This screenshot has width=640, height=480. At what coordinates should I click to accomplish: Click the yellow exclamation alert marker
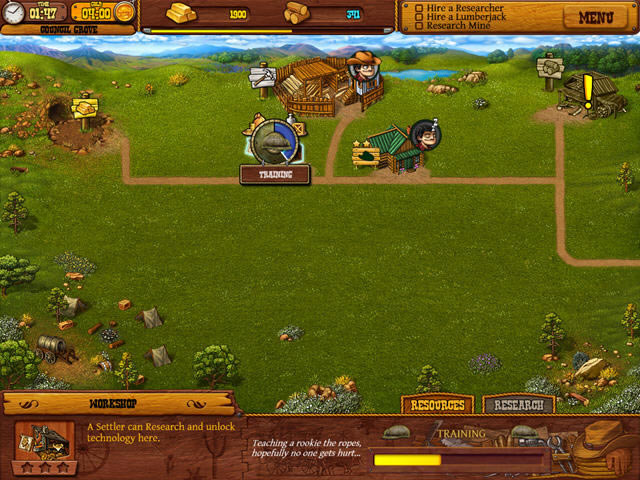(x=588, y=88)
